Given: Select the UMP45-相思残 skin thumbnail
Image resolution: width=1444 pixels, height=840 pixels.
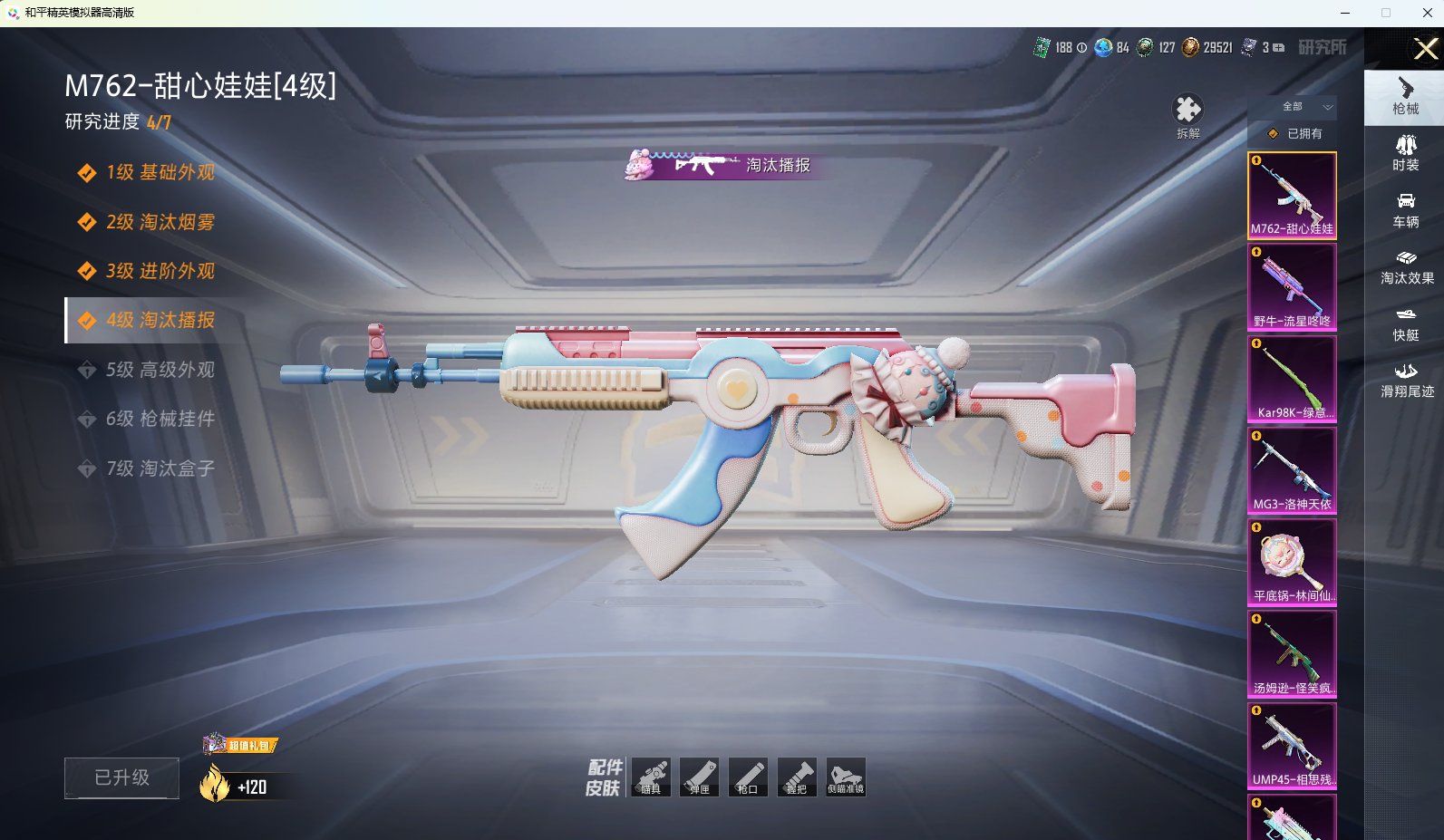Looking at the screenshot, I should click(x=1292, y=745).
